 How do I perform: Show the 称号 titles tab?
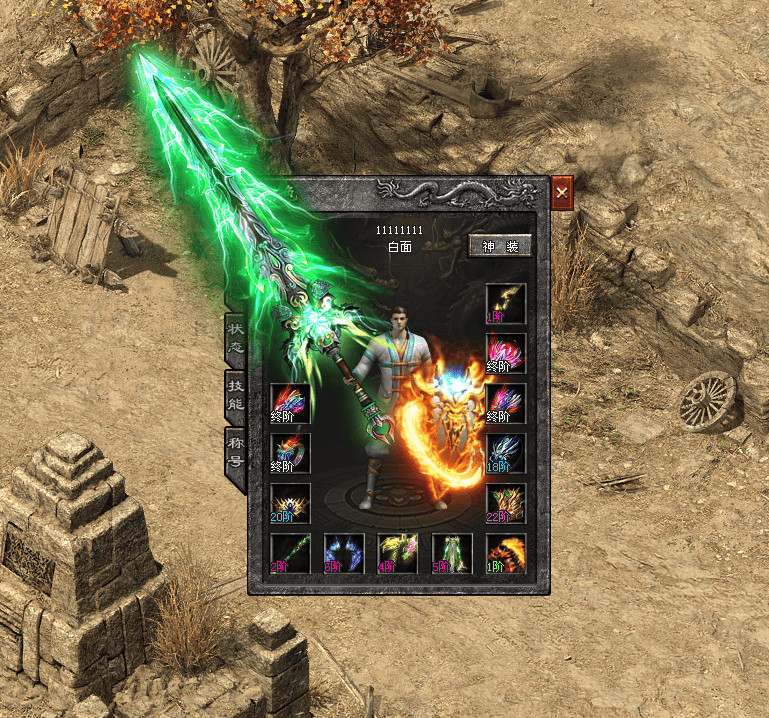235,452
